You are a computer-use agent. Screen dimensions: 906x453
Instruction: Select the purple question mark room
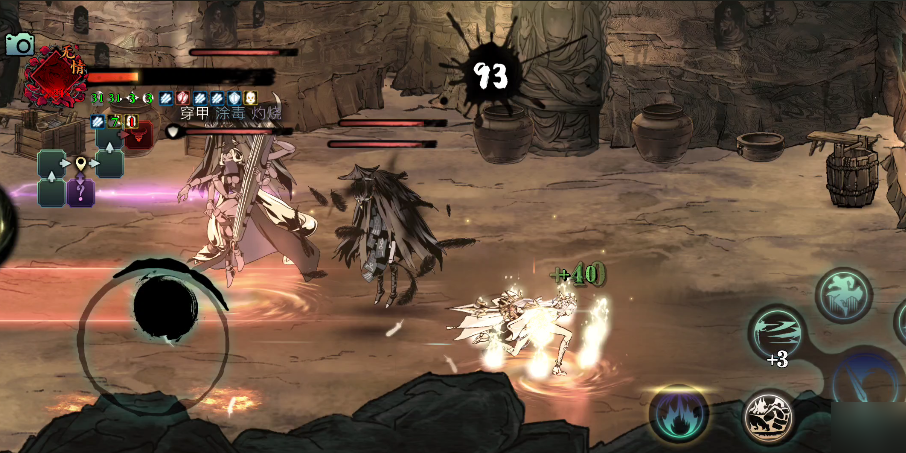click(x=80, y=191)
